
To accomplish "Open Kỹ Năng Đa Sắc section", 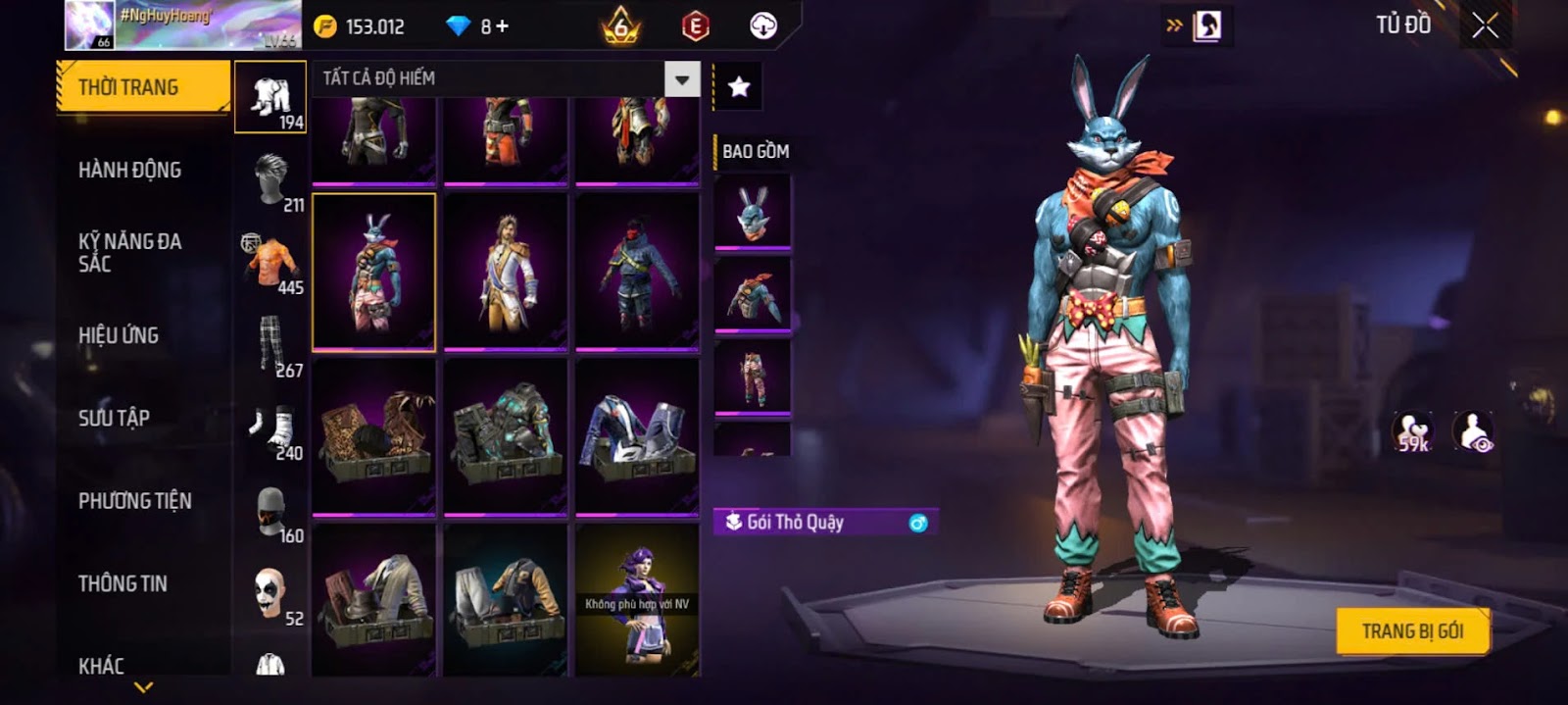I will 129,252.
